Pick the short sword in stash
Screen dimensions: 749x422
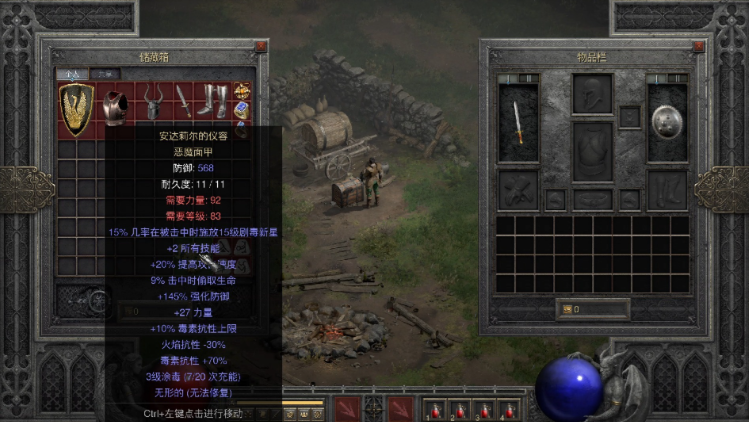(183, 101)
